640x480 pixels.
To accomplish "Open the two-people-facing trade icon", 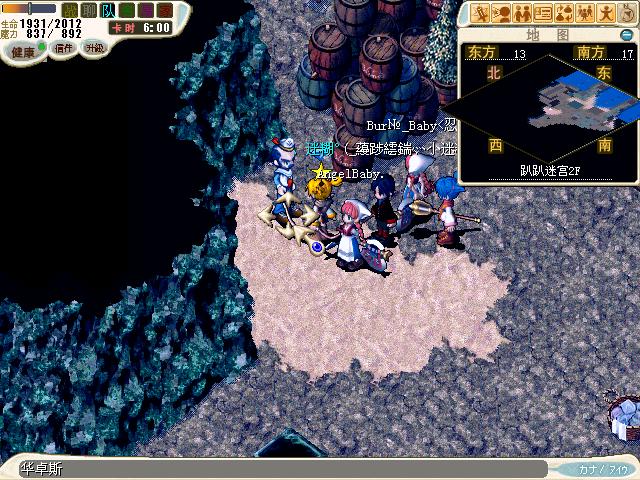I will [521, 13].
